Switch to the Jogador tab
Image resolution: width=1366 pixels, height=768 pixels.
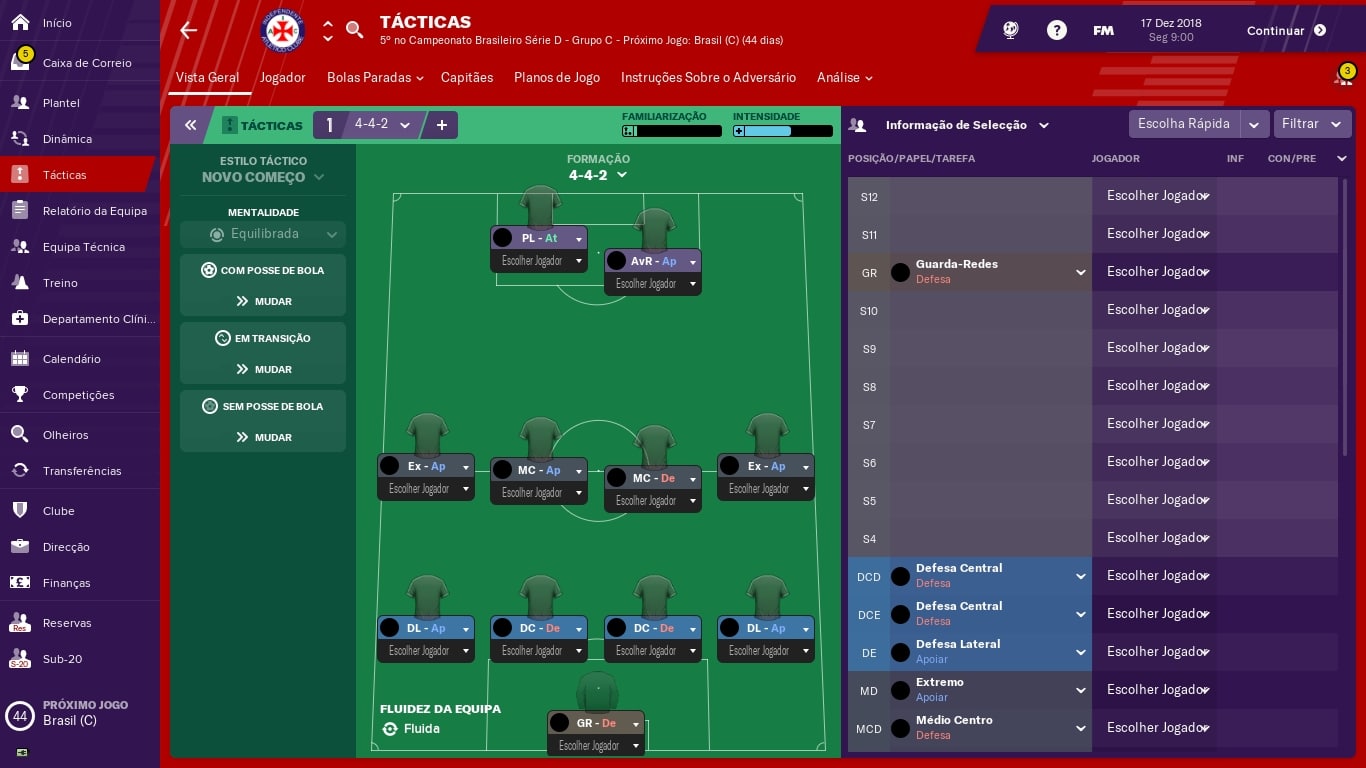[282, 76]
